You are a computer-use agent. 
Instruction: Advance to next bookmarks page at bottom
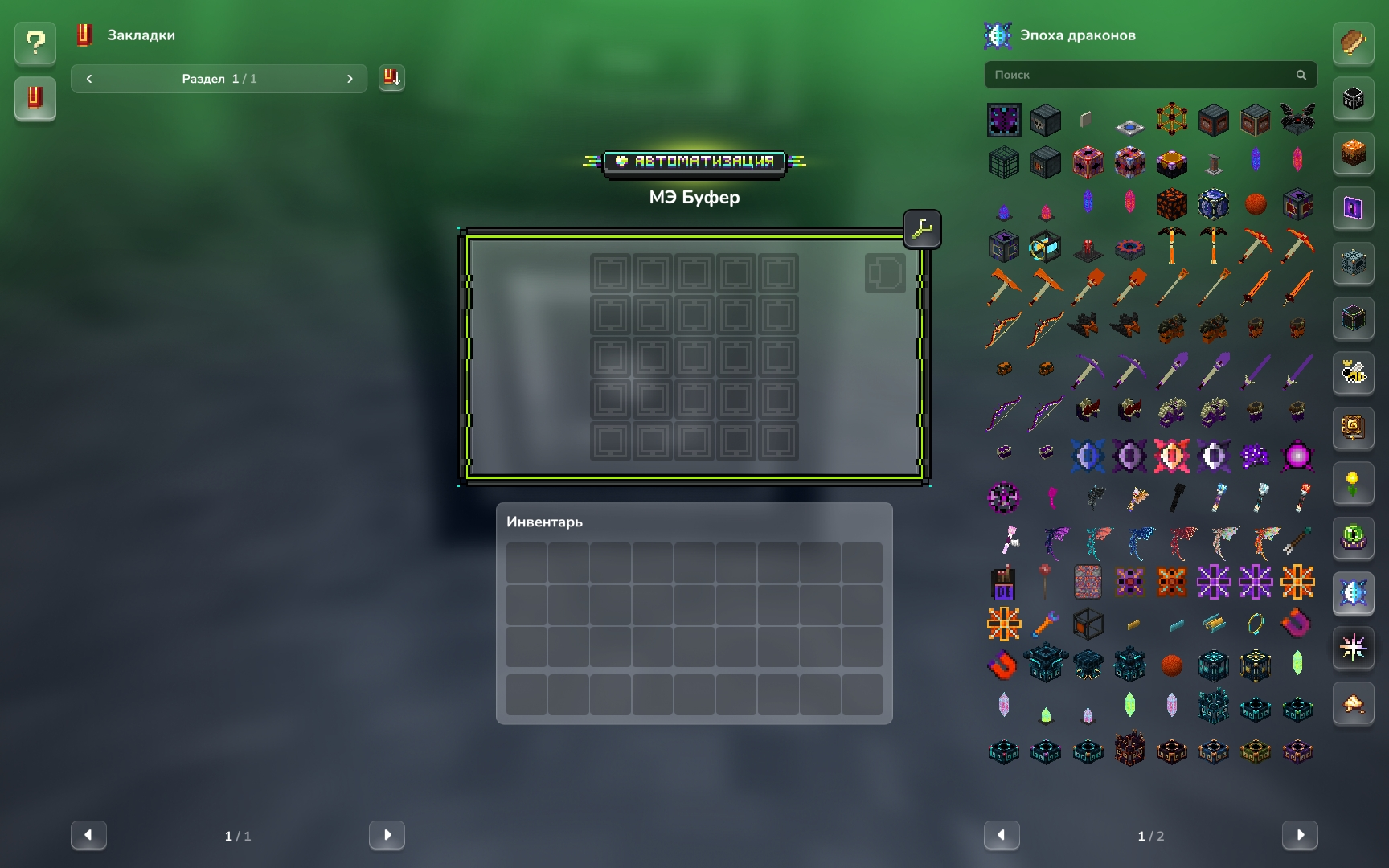387,835
